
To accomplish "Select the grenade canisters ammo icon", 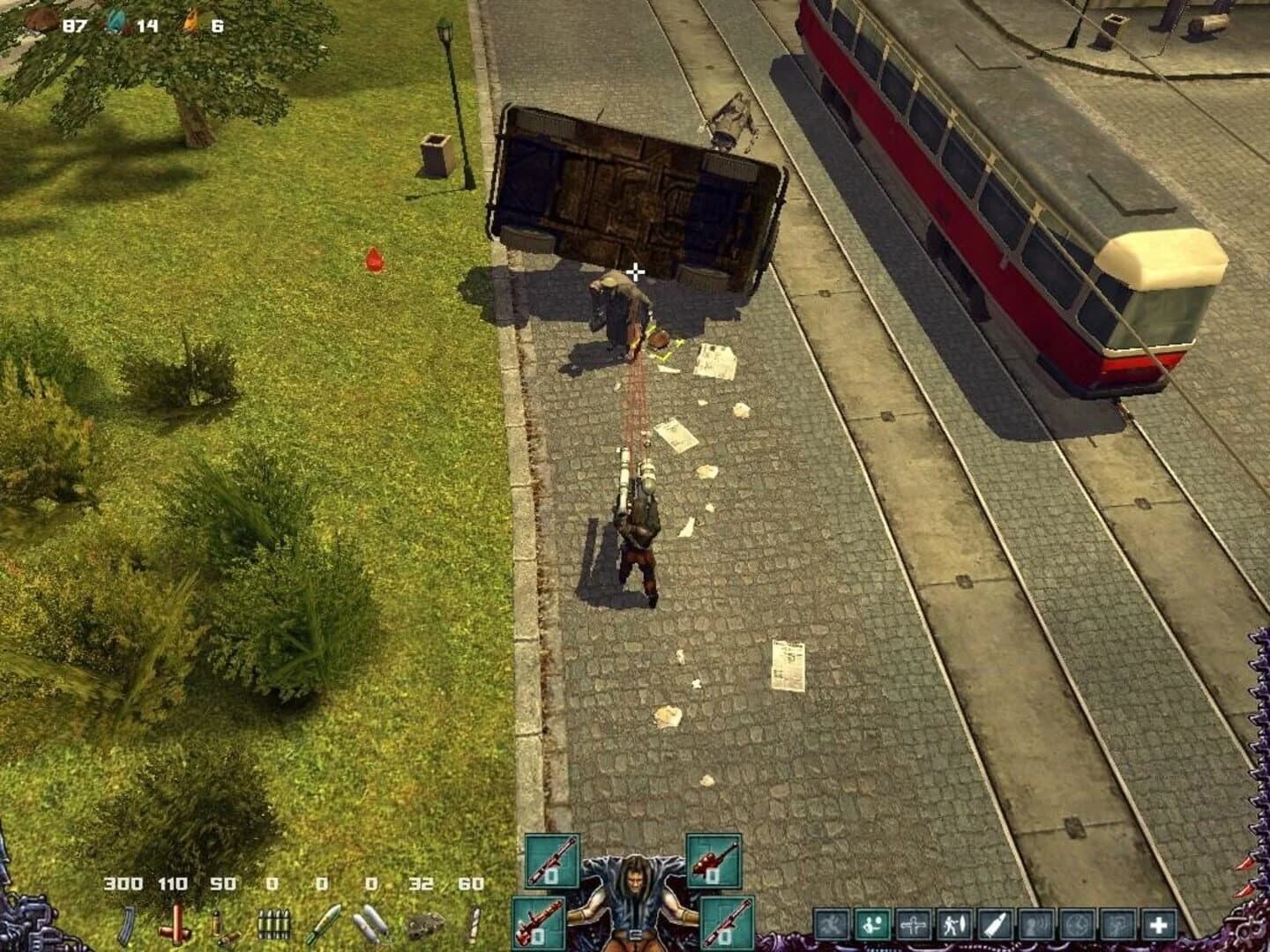I will pyautogui.click(x=370, y=924).
